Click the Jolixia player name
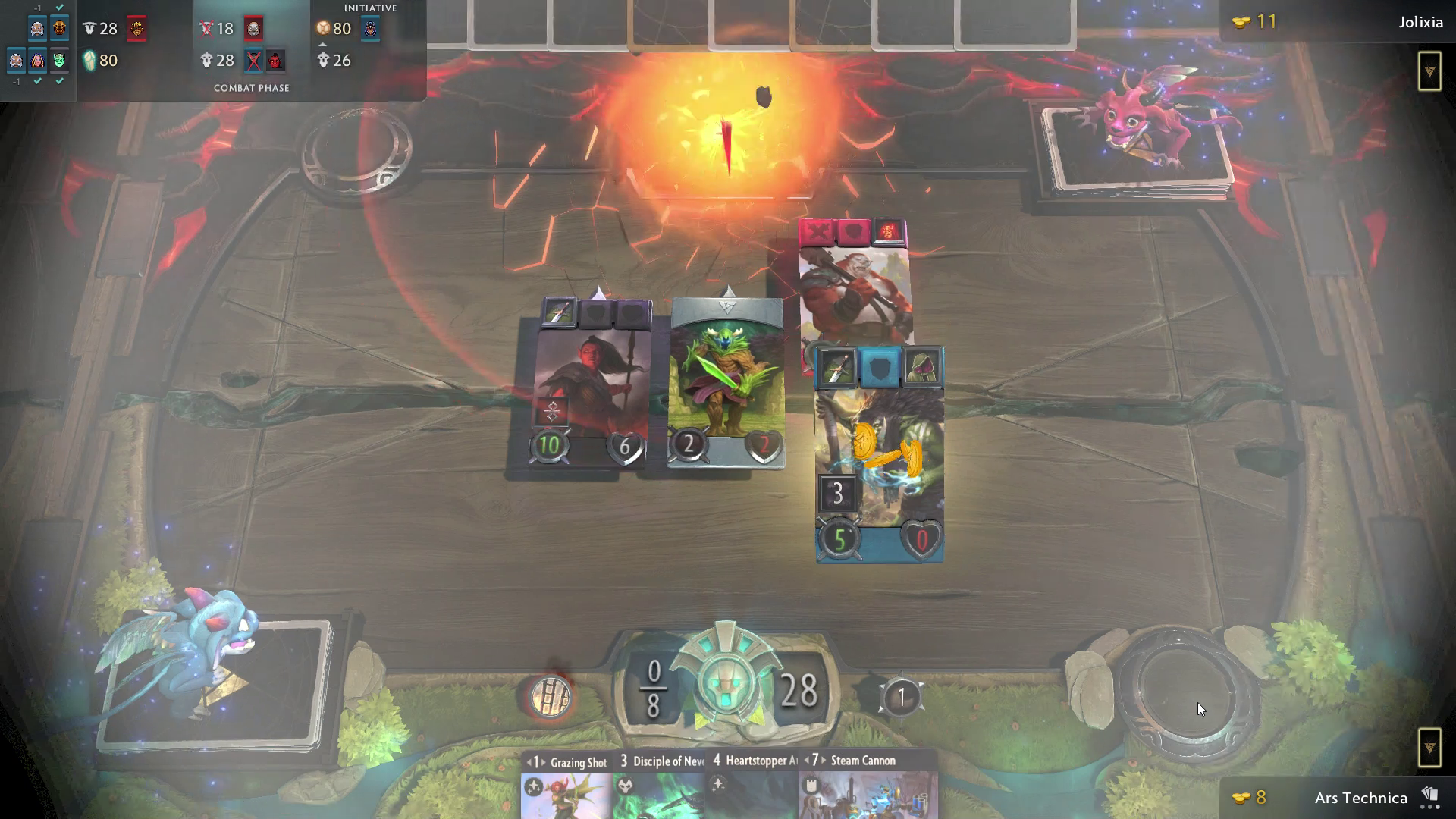This screenshot has width=1456, height=819. point(1420,22)
